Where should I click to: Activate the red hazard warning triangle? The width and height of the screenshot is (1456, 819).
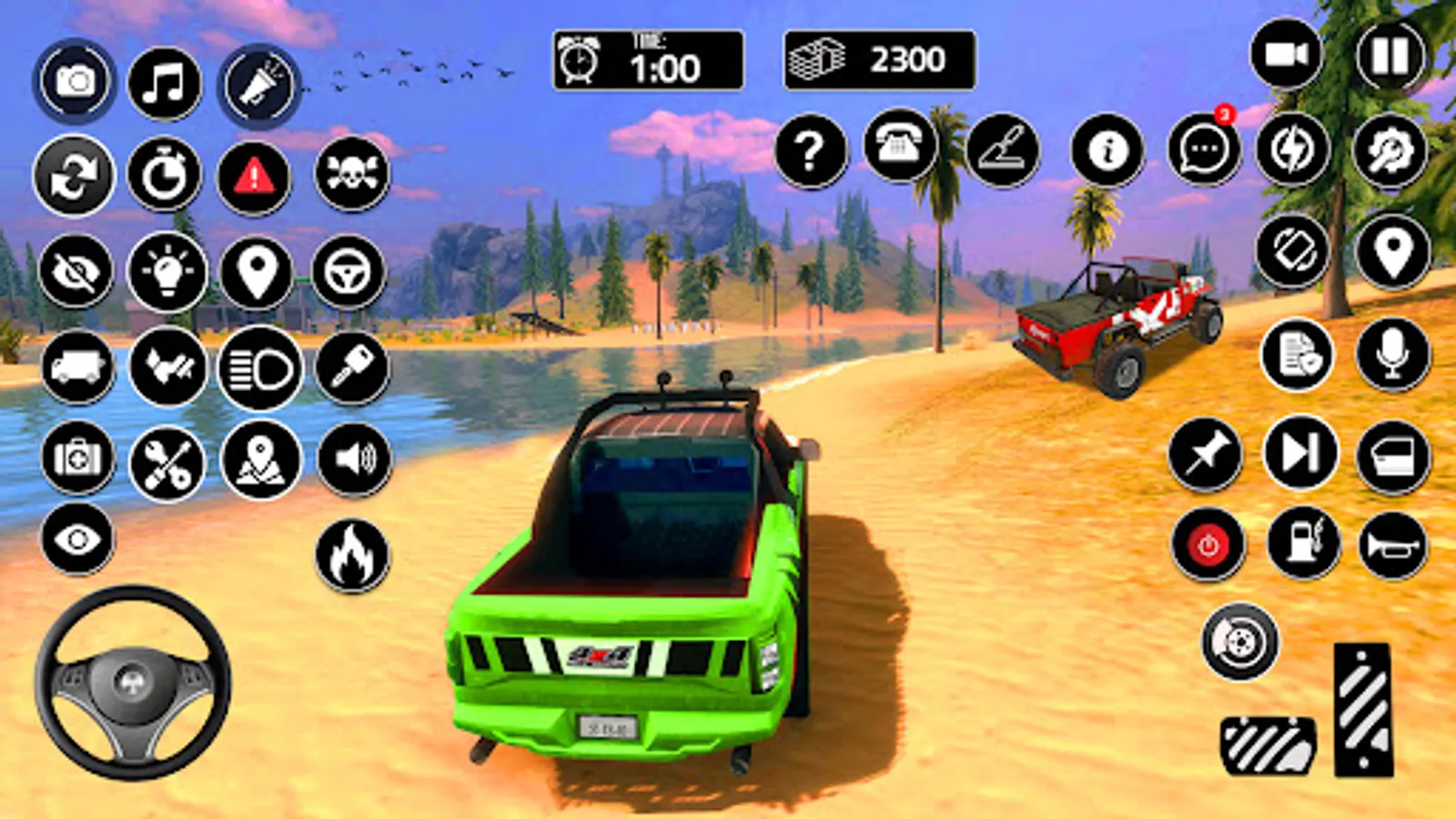(x=254, y=177)
